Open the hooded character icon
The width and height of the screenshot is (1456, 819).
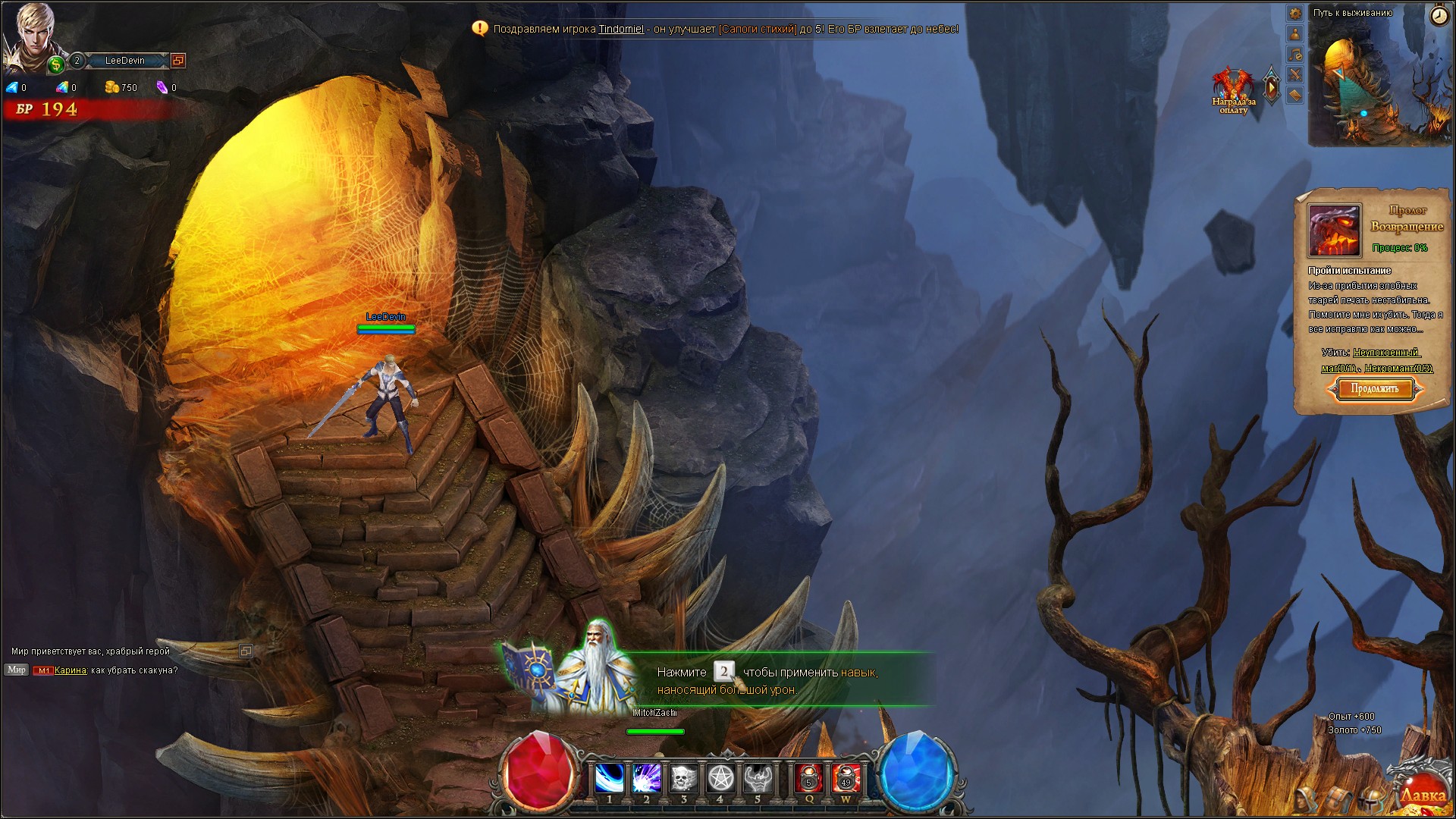(x=1304, y=799)
